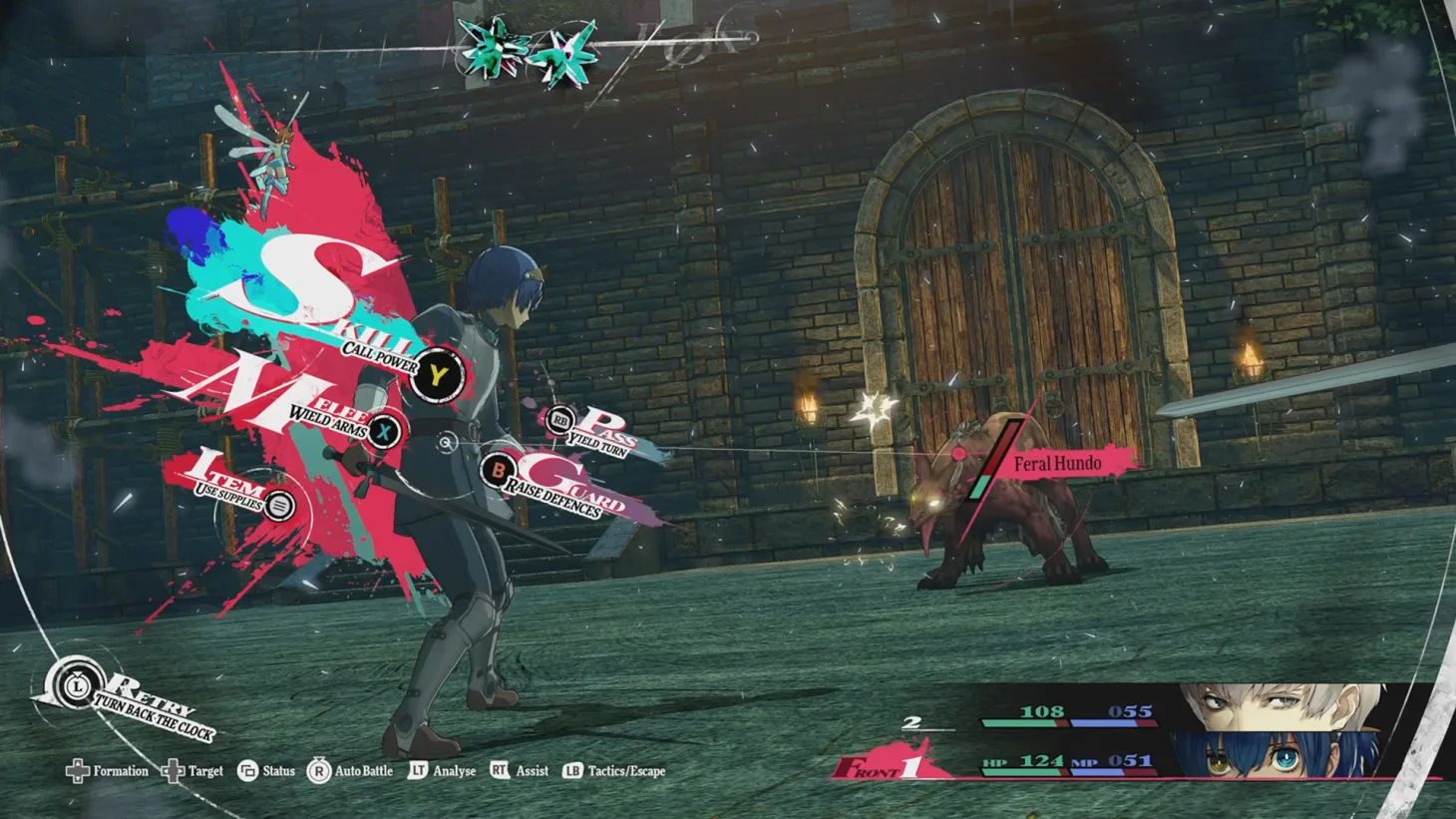Show the Status screen
The width and height of the screenshot is (1456, 819).
point(266,771)
